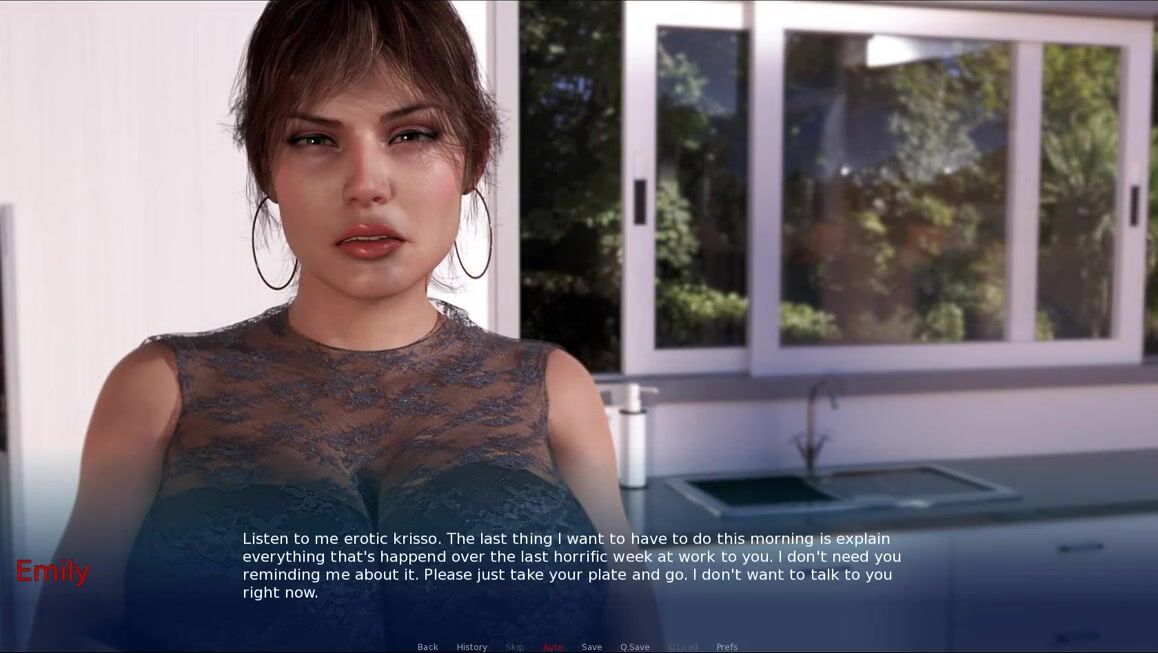Viewport: 1158px width, 653px height.
Task: Go back one line with Back
Action: [x=427, y=647]
